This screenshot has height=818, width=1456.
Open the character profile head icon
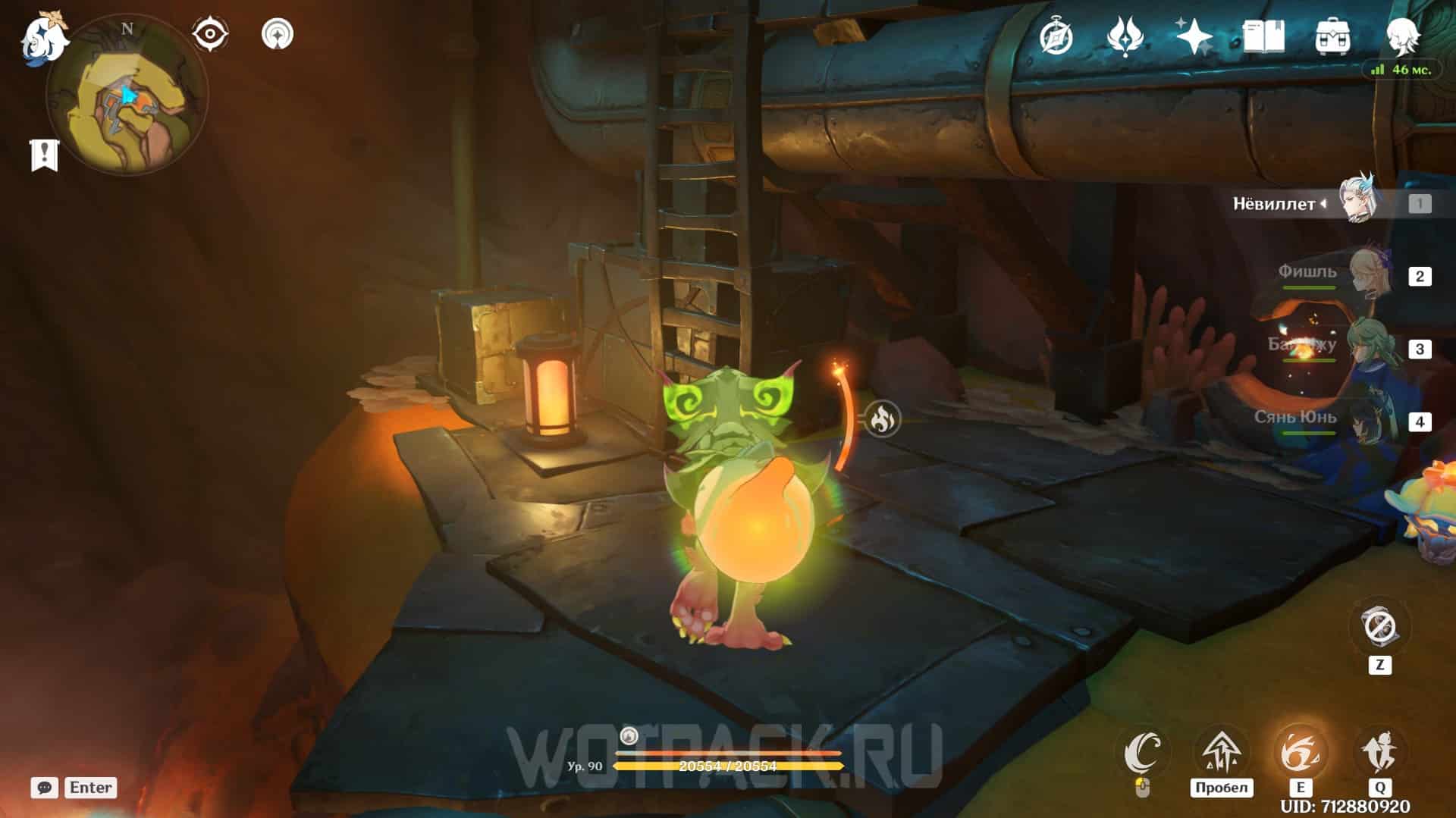click(x=1402, y=36)
